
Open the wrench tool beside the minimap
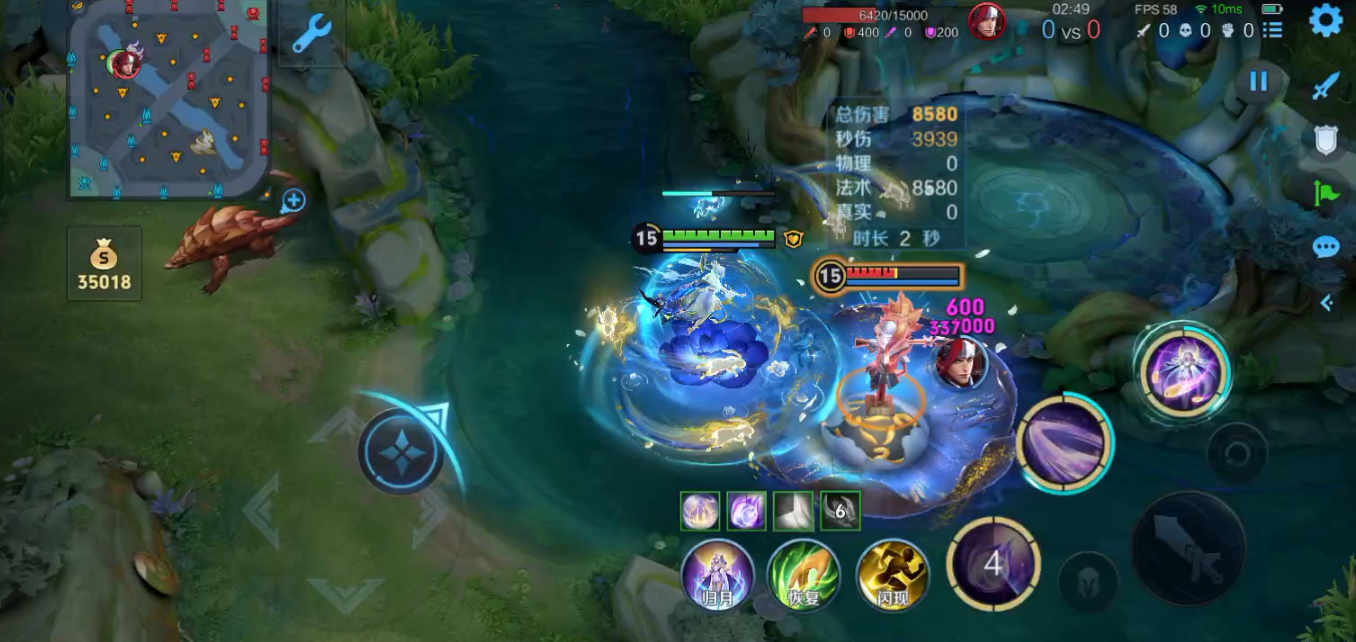[x=311, y=36]
